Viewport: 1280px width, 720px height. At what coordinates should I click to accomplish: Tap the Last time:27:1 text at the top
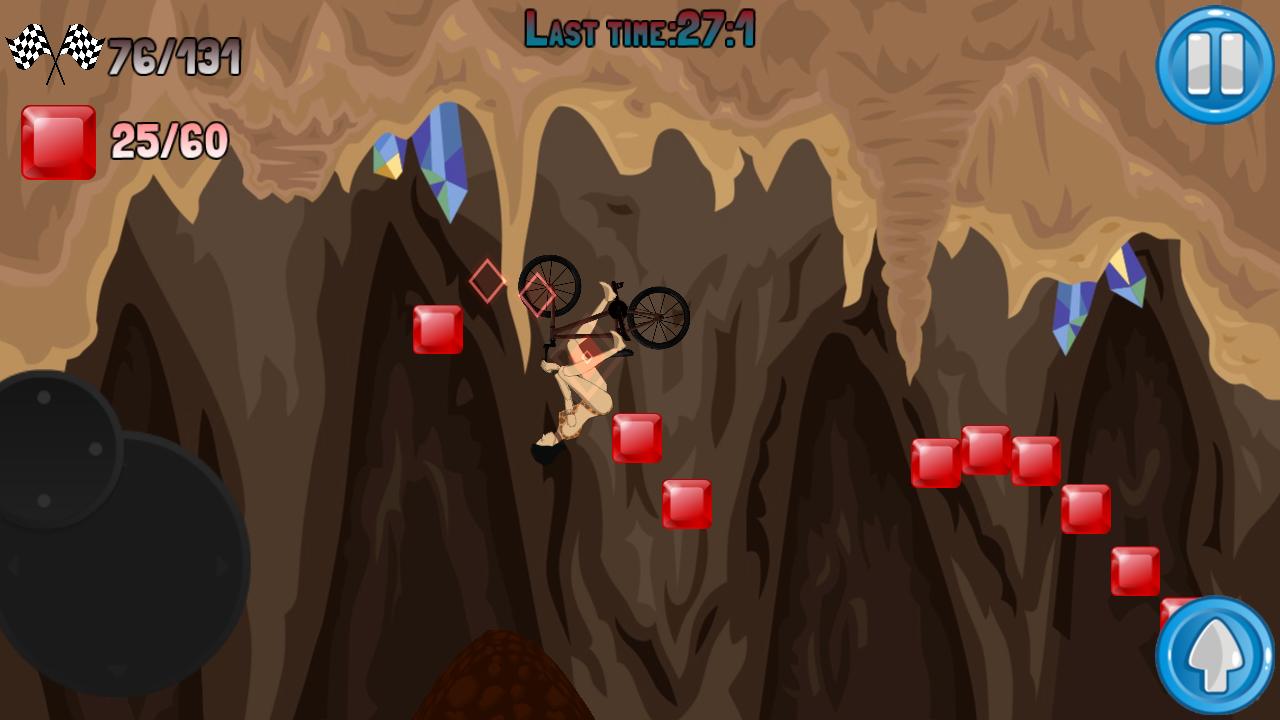(640, 27)
